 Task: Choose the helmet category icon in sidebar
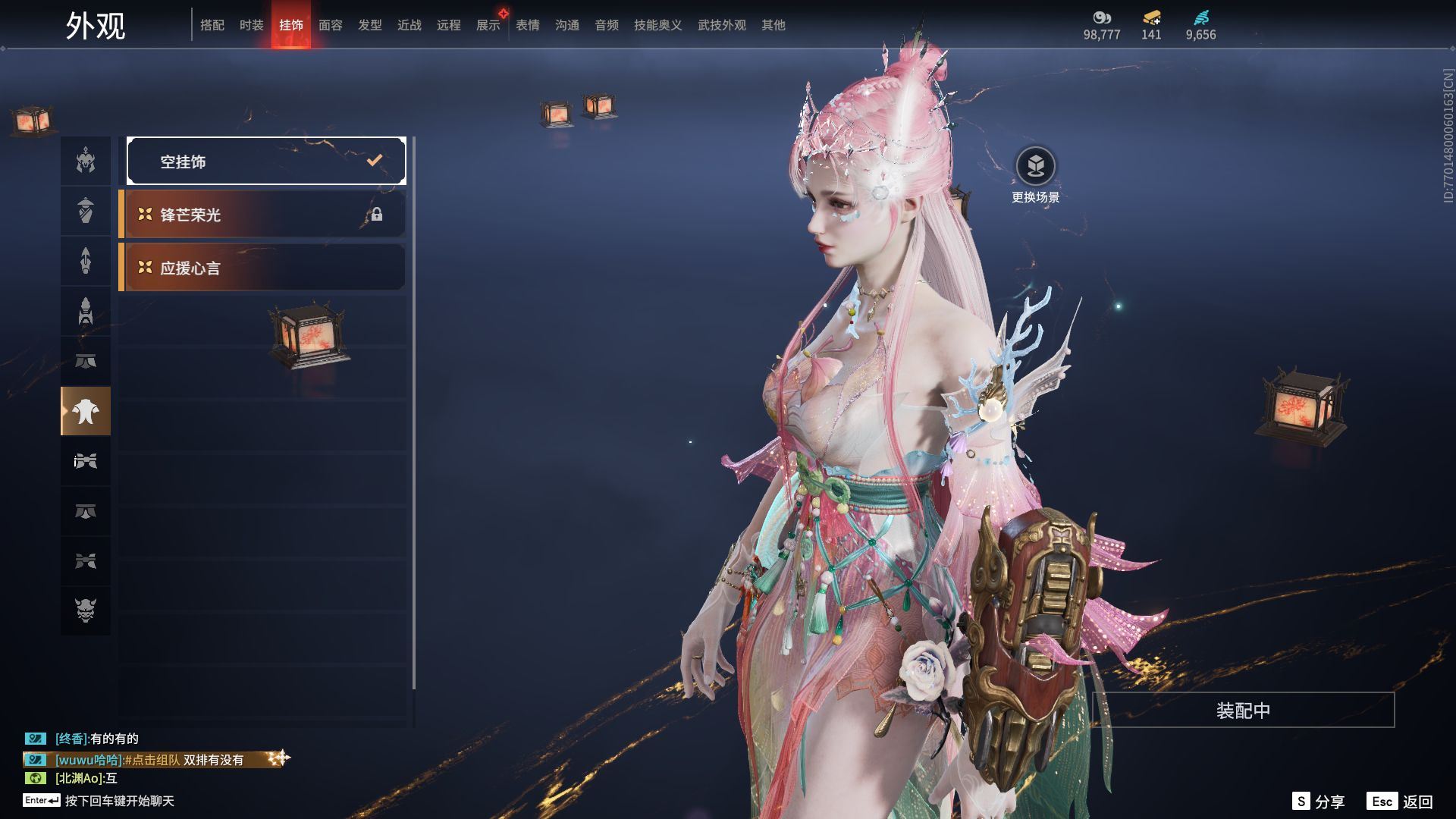86,161
